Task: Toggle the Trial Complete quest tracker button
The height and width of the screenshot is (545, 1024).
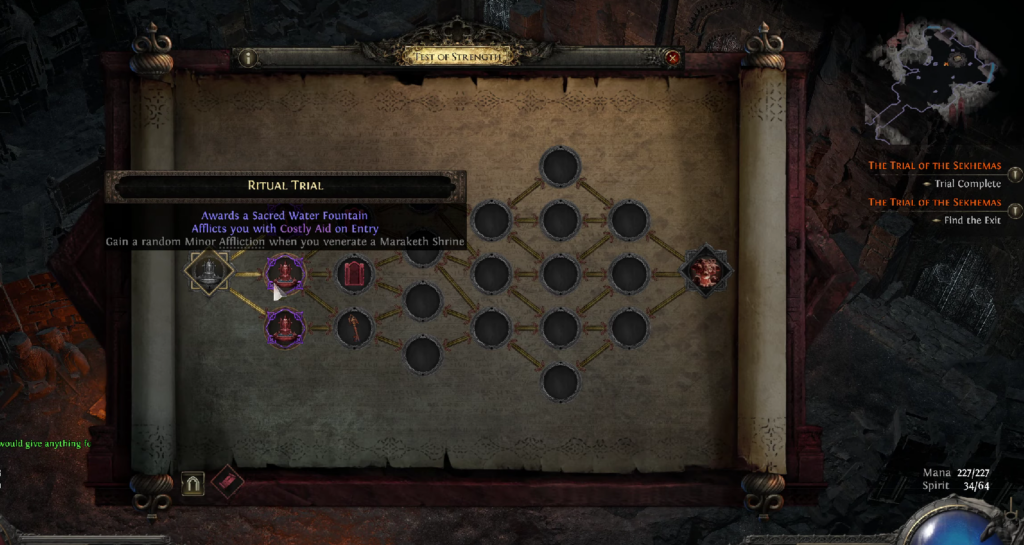Action: (1014, 175)
